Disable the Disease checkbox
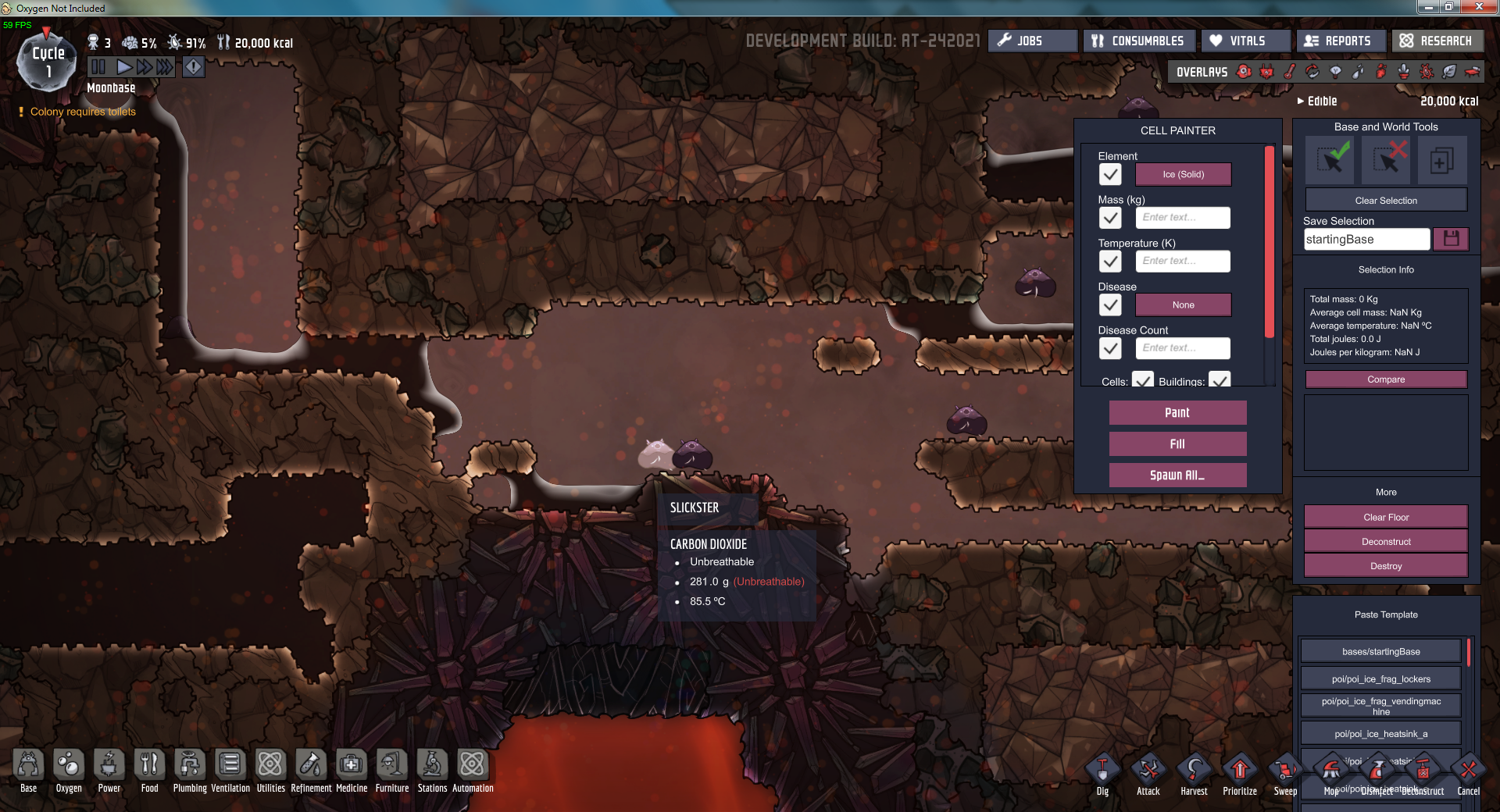The image size is (1500, 812). click(x=1110, y=304)
